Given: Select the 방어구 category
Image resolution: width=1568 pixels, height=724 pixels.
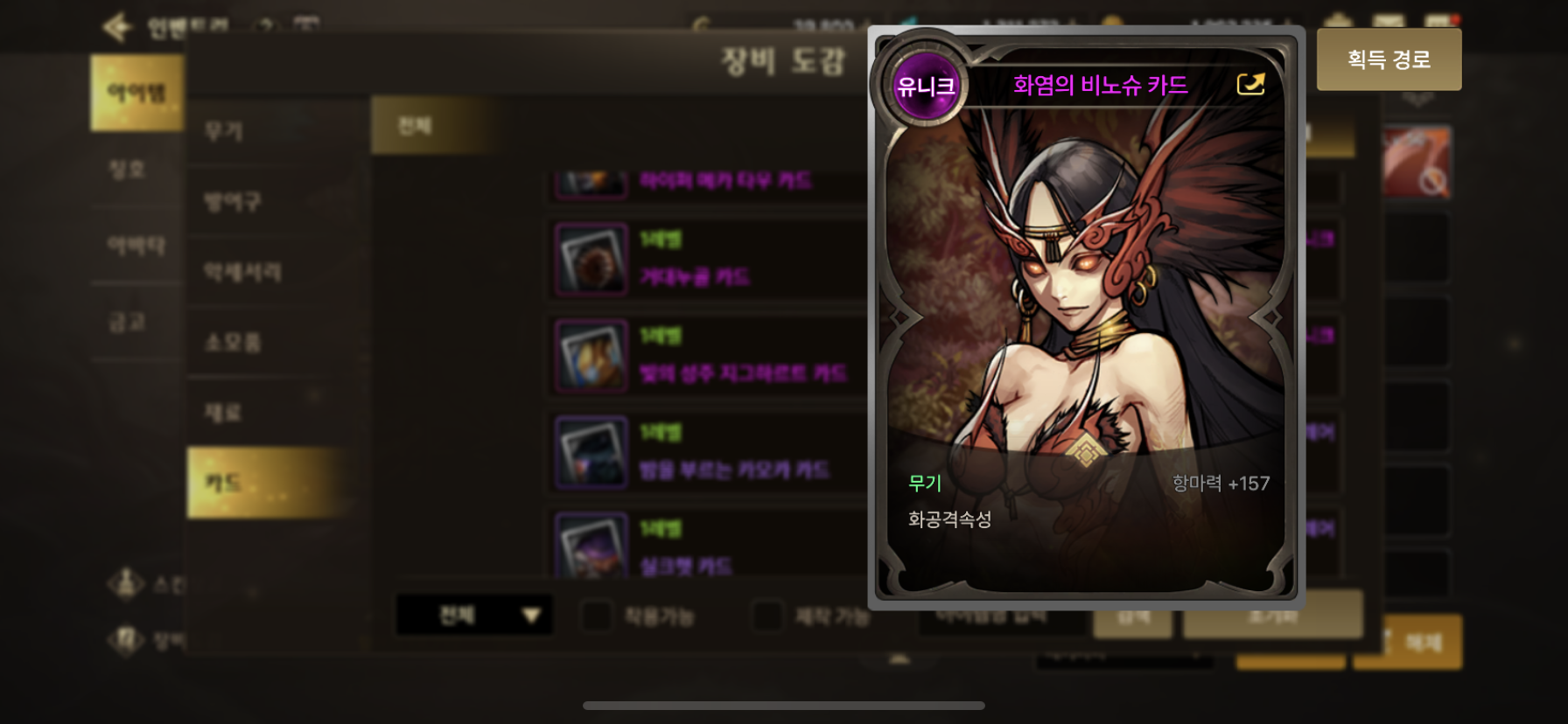Looking at the screenshot, I should pyautogui.click(x=233, y=202).
